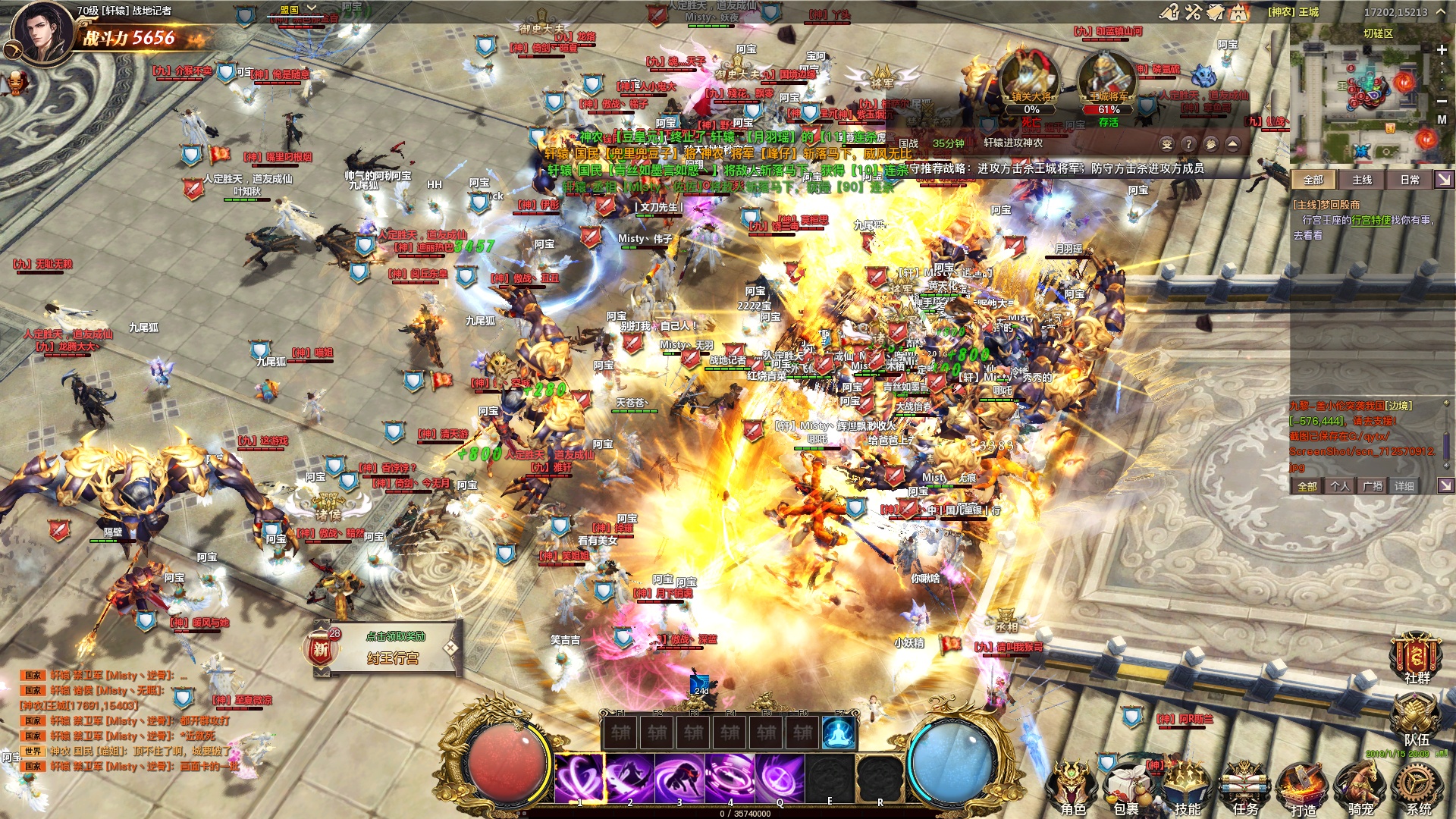This screenshot has width=1456, height=819.
Task: Select the 广播 chat tab
Action: (1373, 486)
